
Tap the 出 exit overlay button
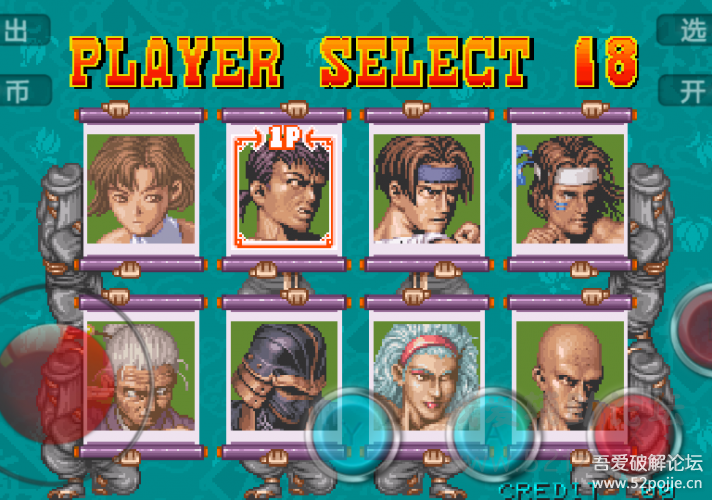click(x=20, y=30)
